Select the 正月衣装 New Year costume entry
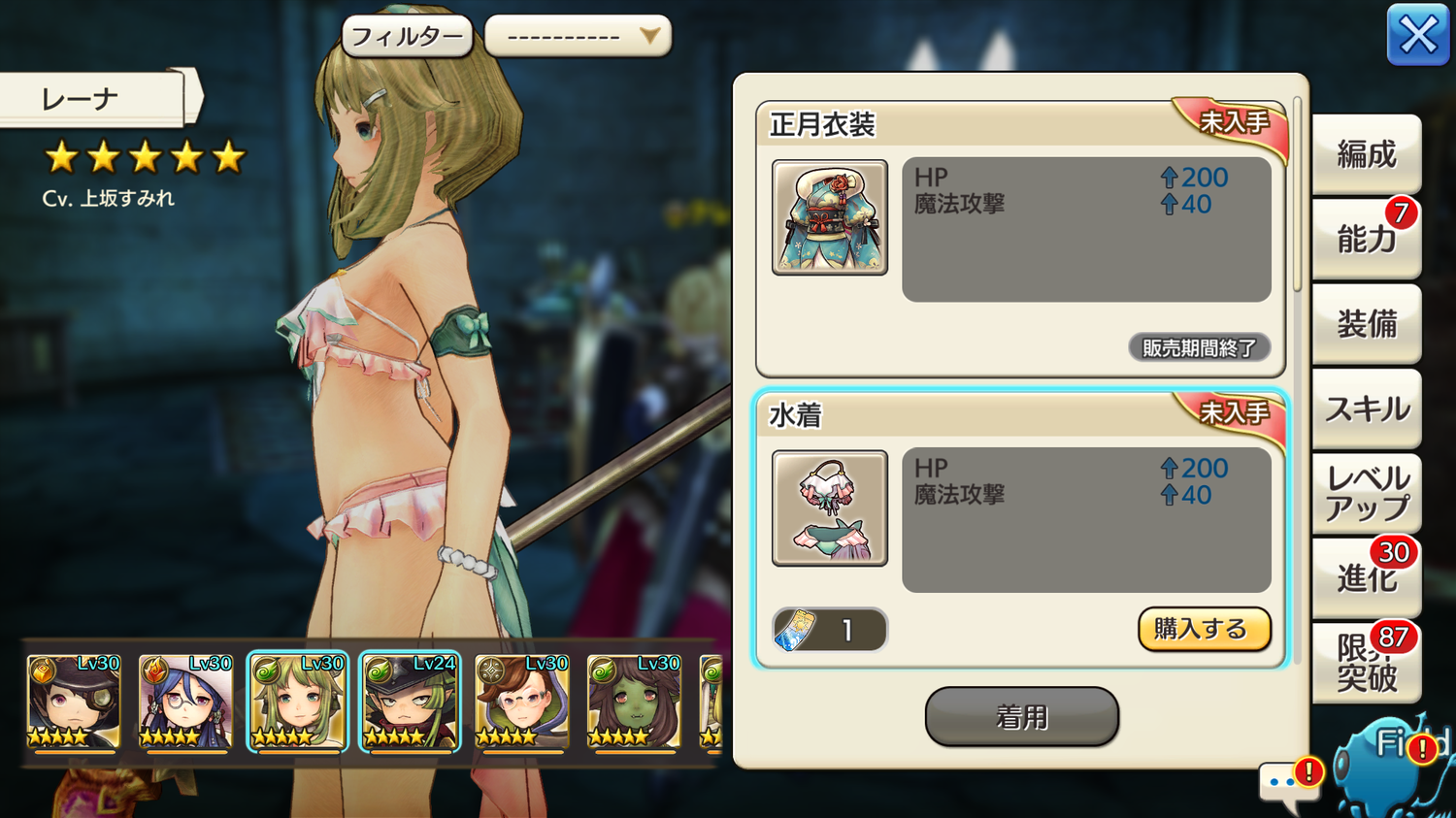 click(x=1020, y=239)
